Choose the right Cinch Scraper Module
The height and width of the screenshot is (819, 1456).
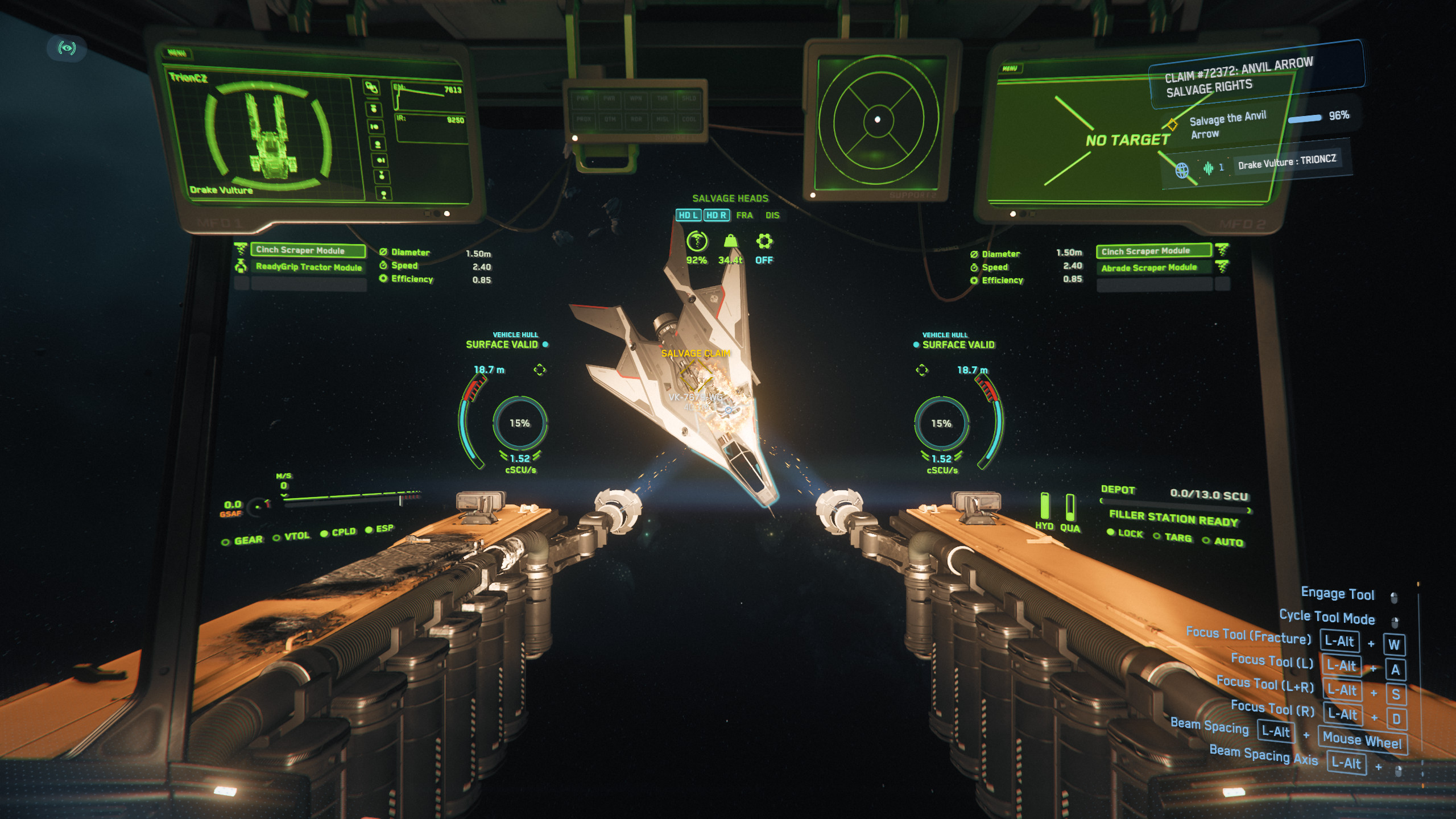coord(1153,251)
